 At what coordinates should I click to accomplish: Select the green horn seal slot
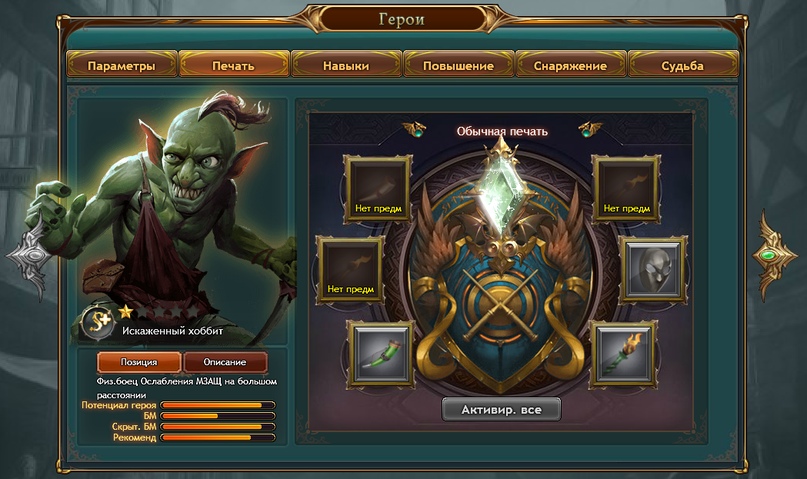tap(379, 353)
